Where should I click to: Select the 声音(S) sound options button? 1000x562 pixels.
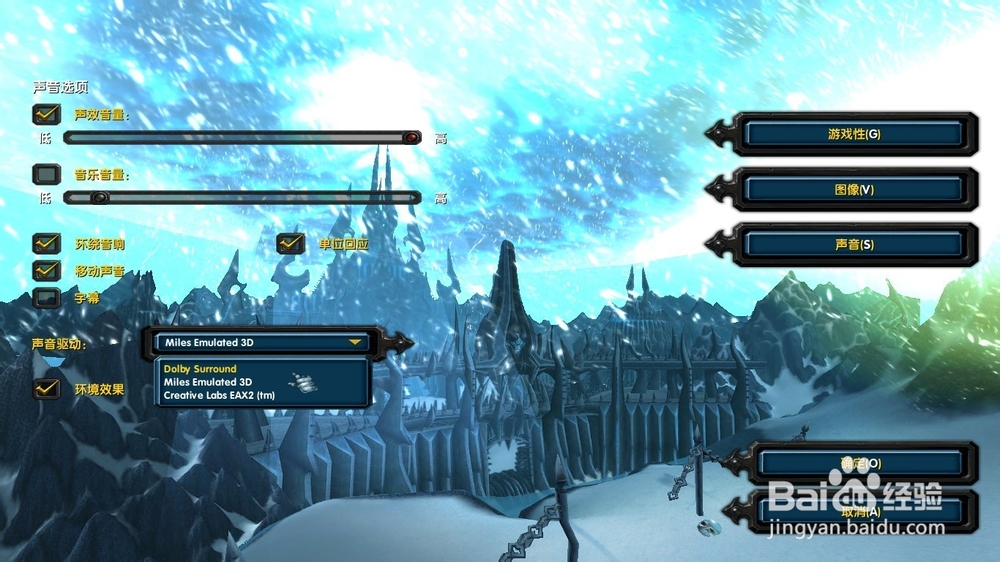coord(853,244)
